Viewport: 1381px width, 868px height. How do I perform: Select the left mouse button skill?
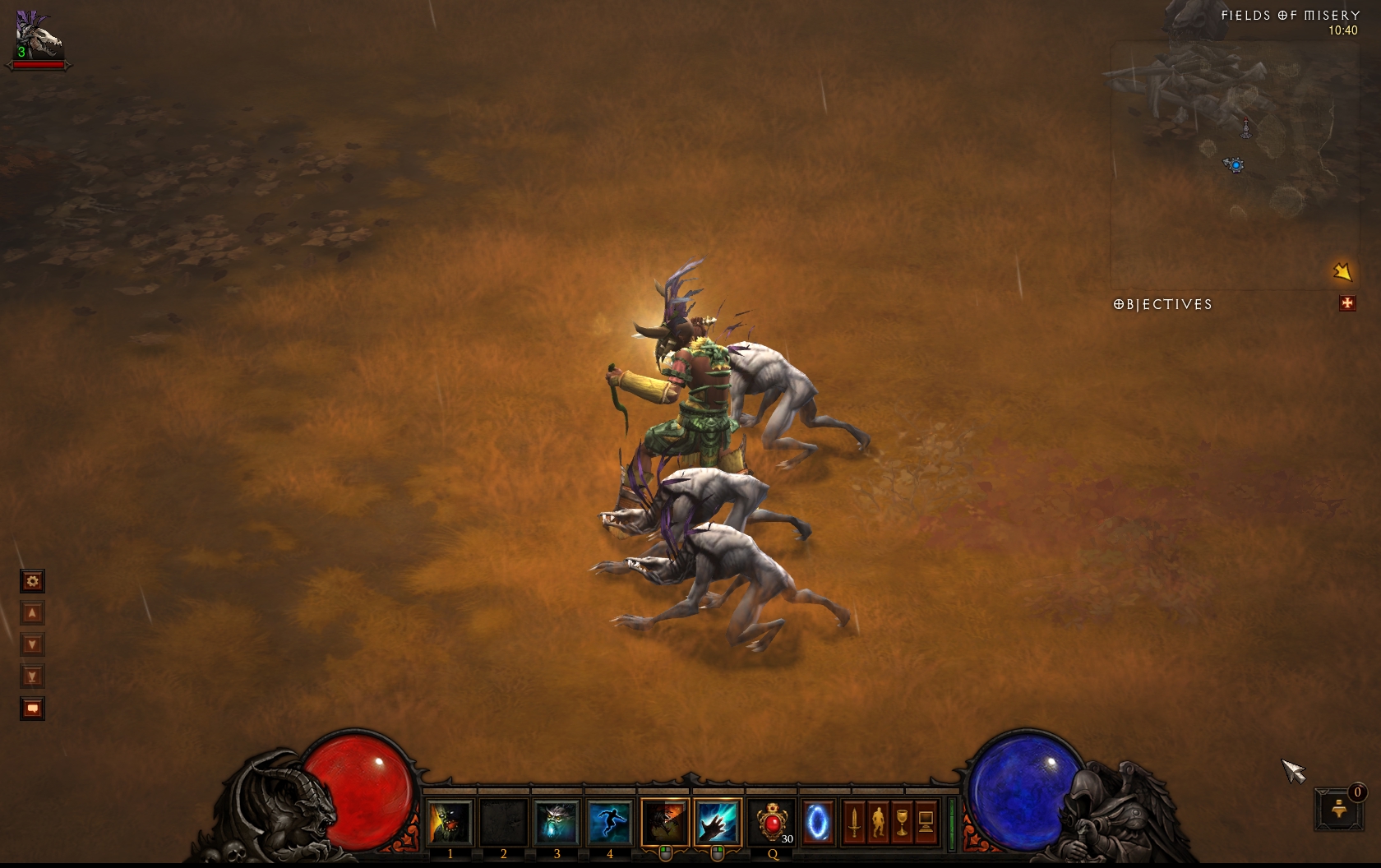(x=664, y=822)
